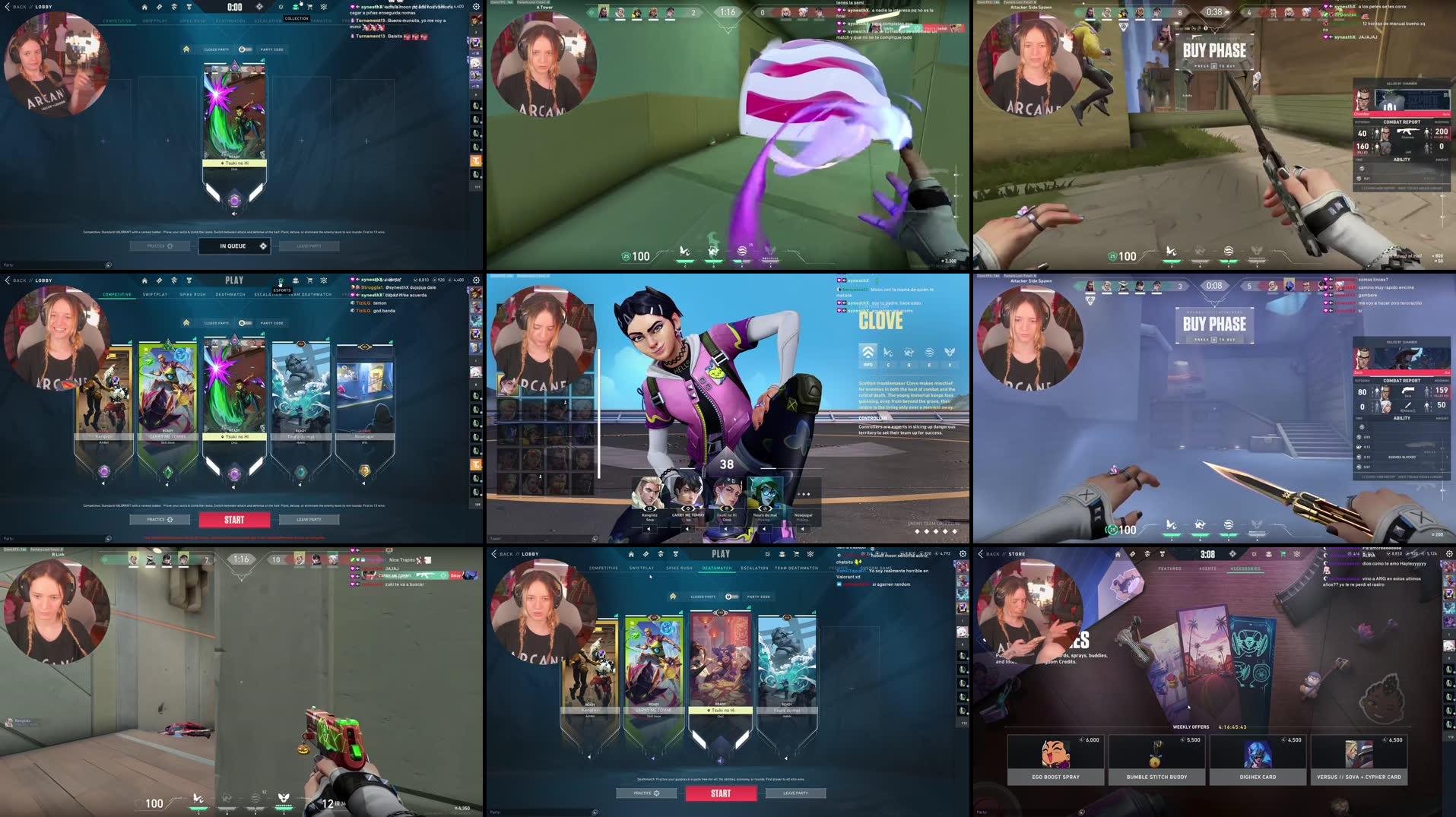This screenshot has width=1456, height=817.
Task: Select the Bumble Stitch Buddy weekly offer
Action: pos(1156,758)
